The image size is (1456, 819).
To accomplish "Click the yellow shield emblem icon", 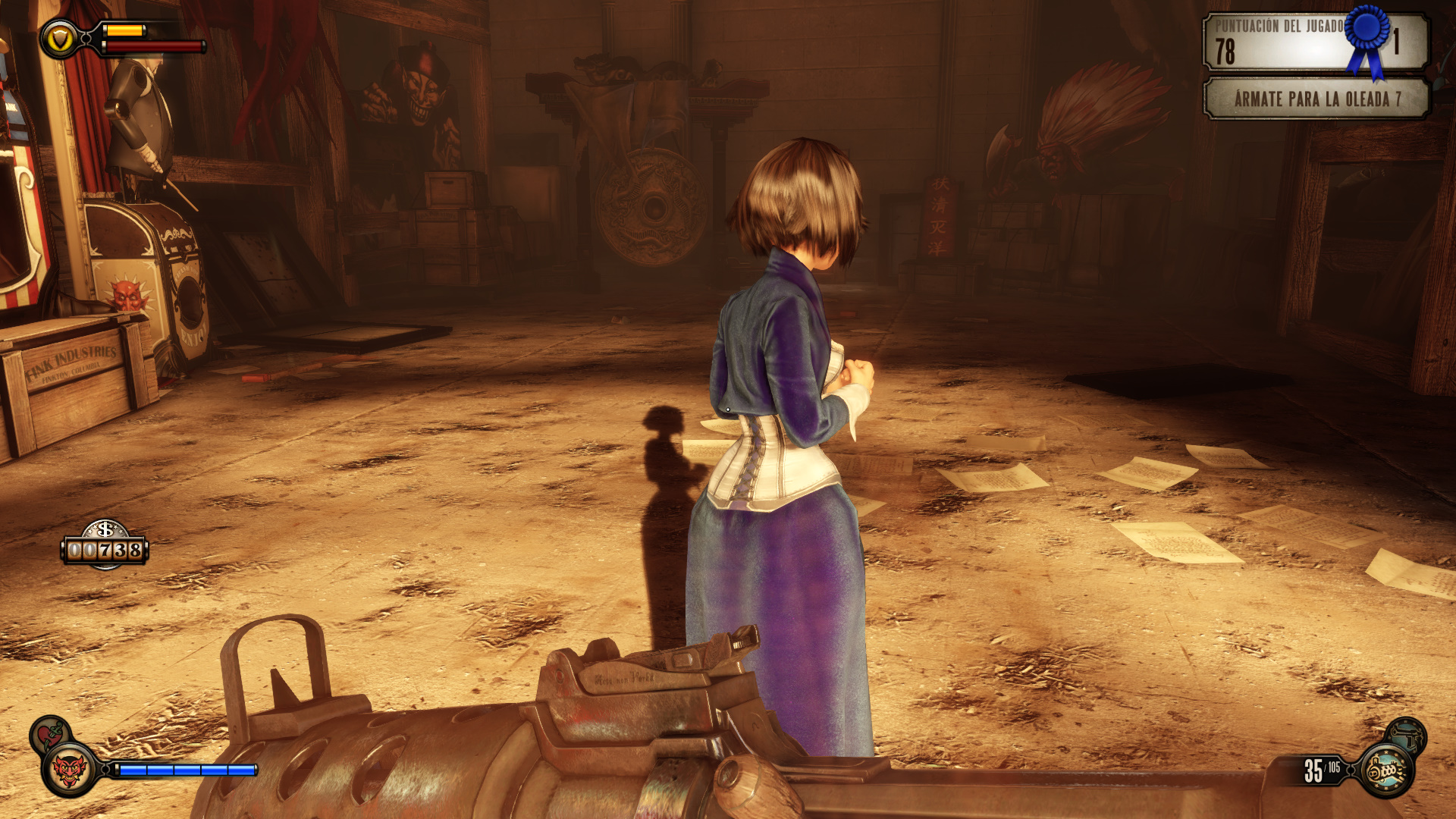I will click(60, 39).
